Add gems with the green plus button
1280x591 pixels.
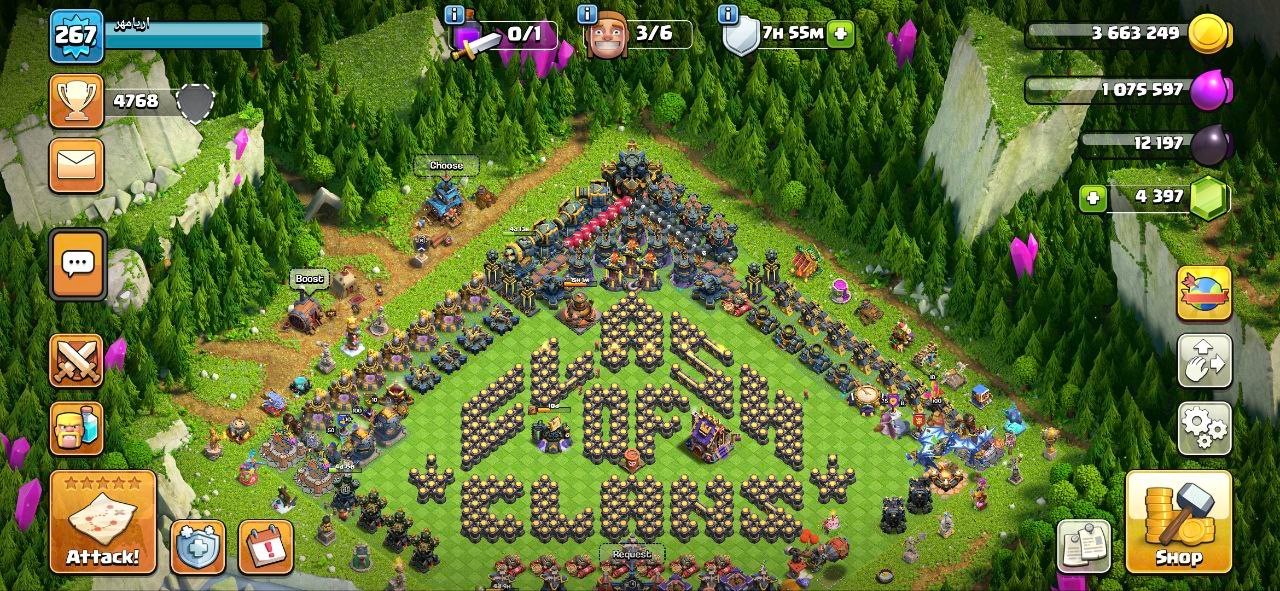point(1093,197)
